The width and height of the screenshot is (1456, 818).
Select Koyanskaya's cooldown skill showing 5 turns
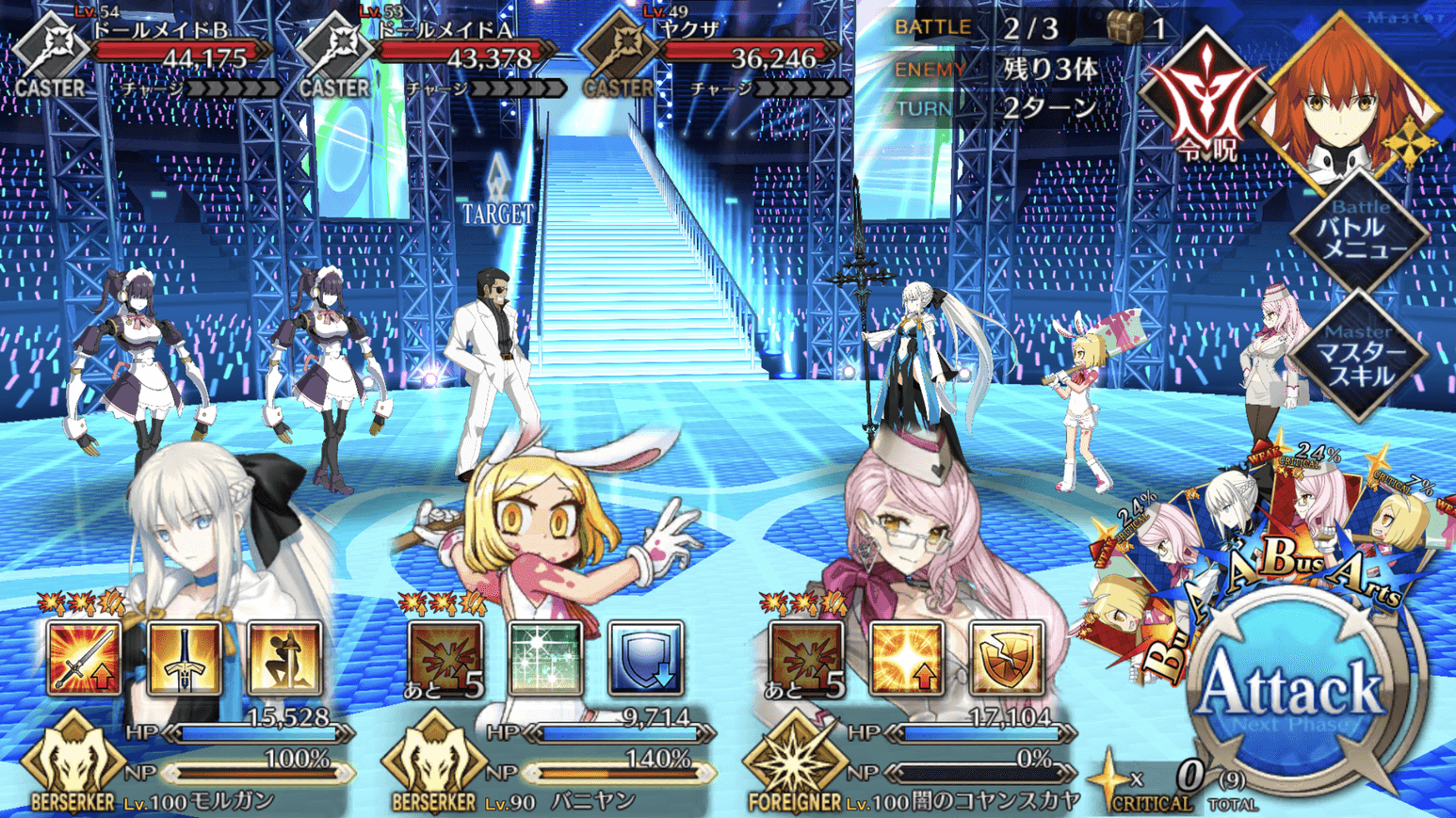pos(806,658)
